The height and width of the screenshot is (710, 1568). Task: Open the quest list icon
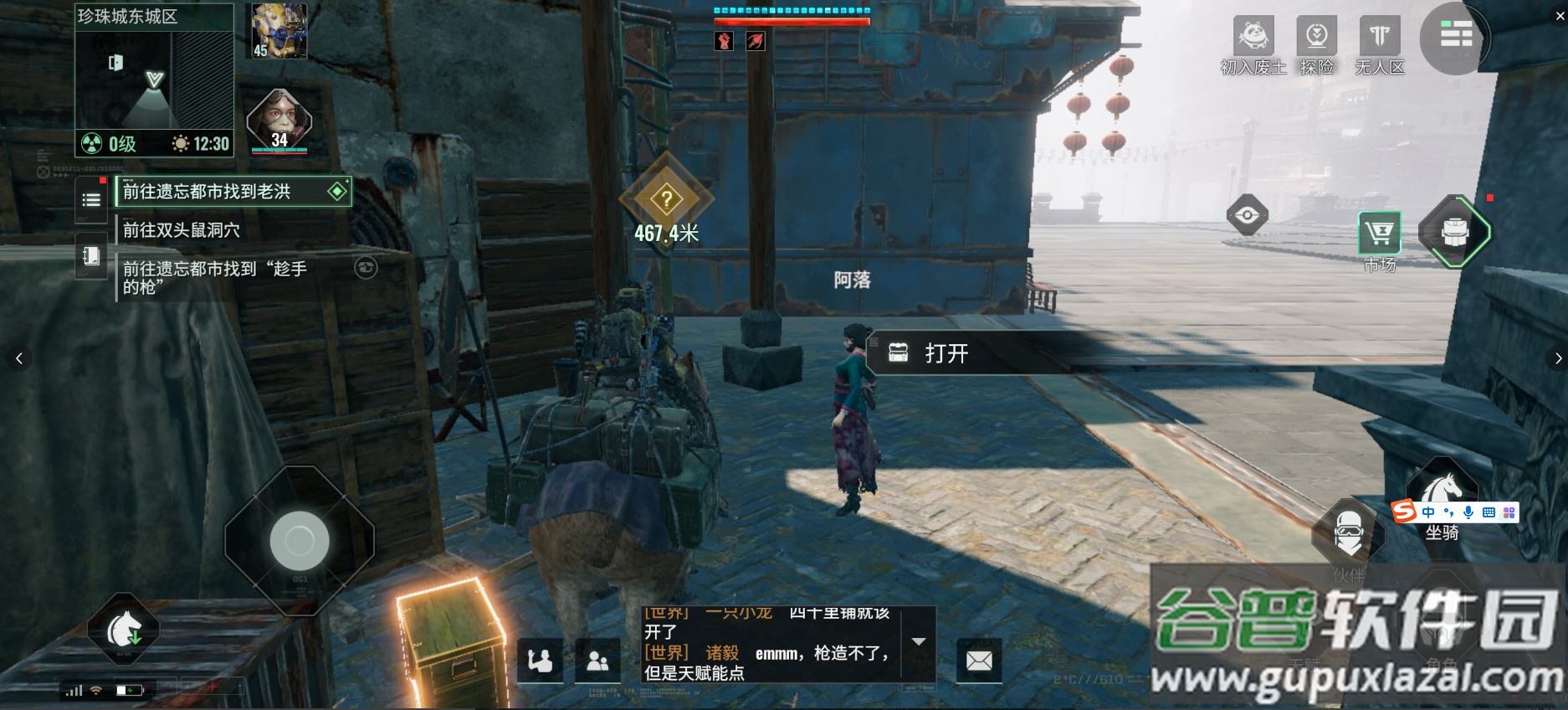coord(91,200)
